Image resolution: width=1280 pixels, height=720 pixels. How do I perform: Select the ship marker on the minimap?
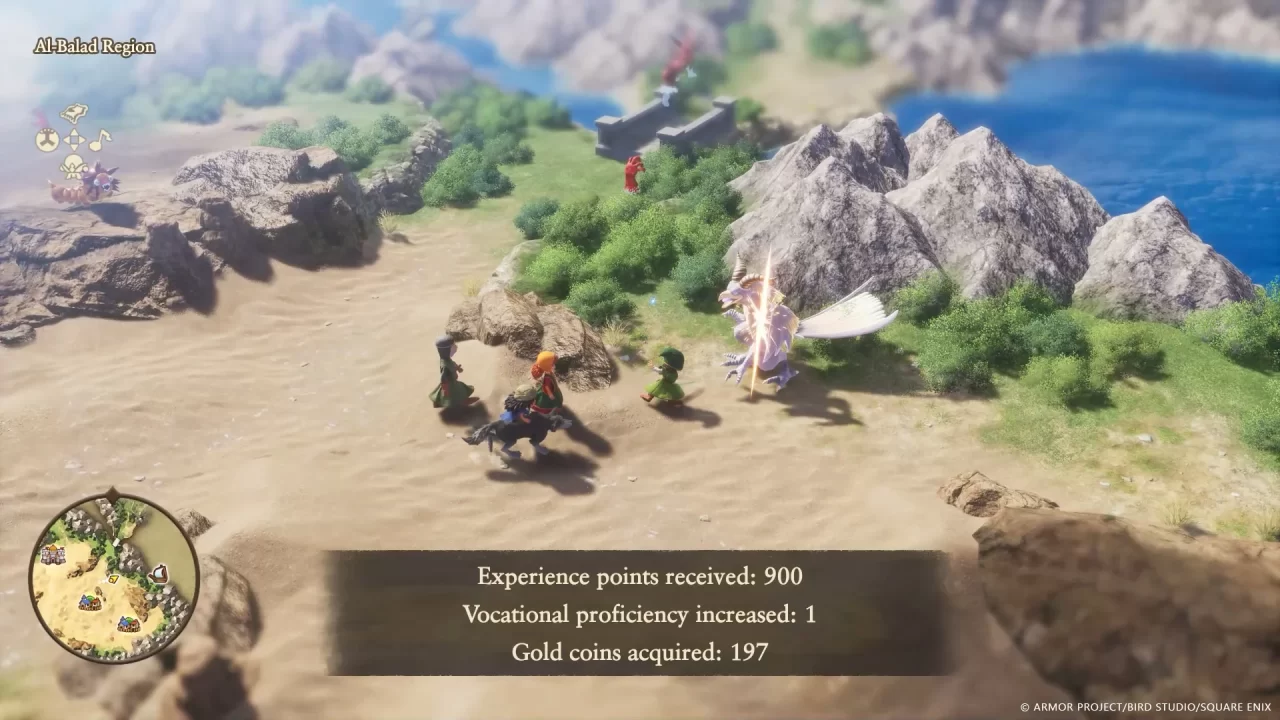coord(160,573)
